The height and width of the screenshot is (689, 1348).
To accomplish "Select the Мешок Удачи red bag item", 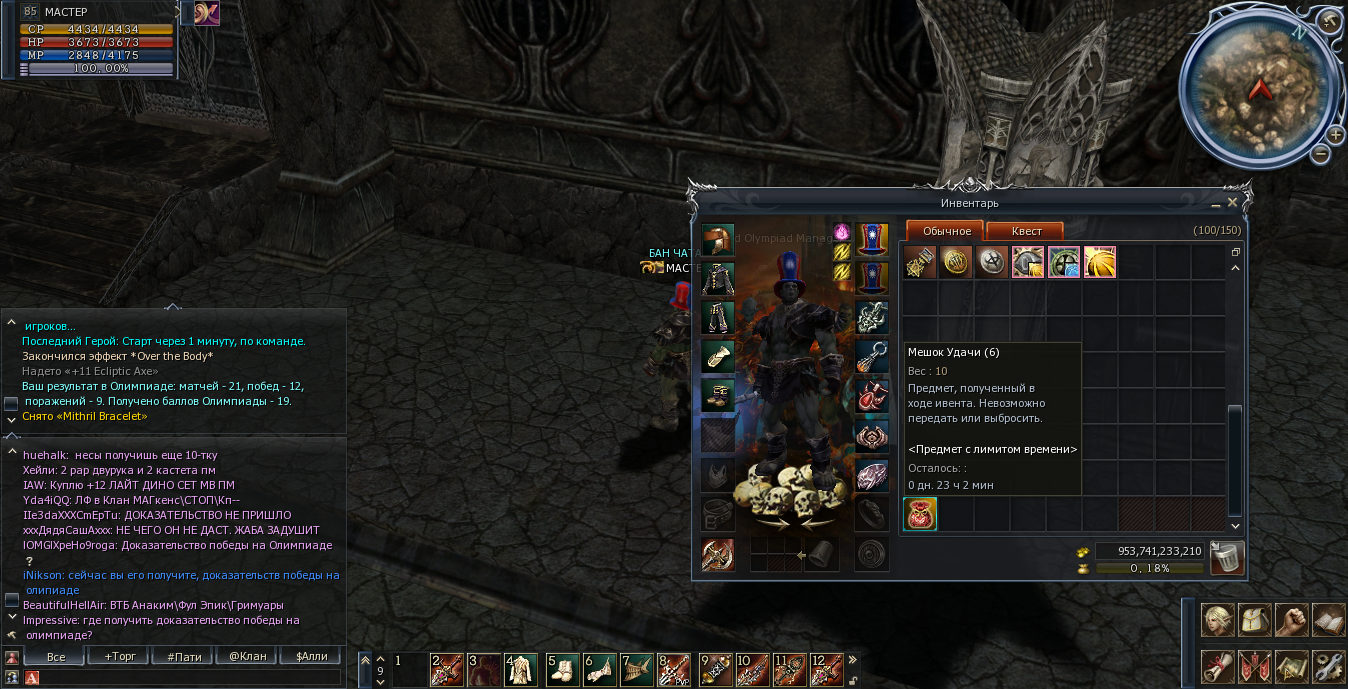I will (x=920, y=514).
